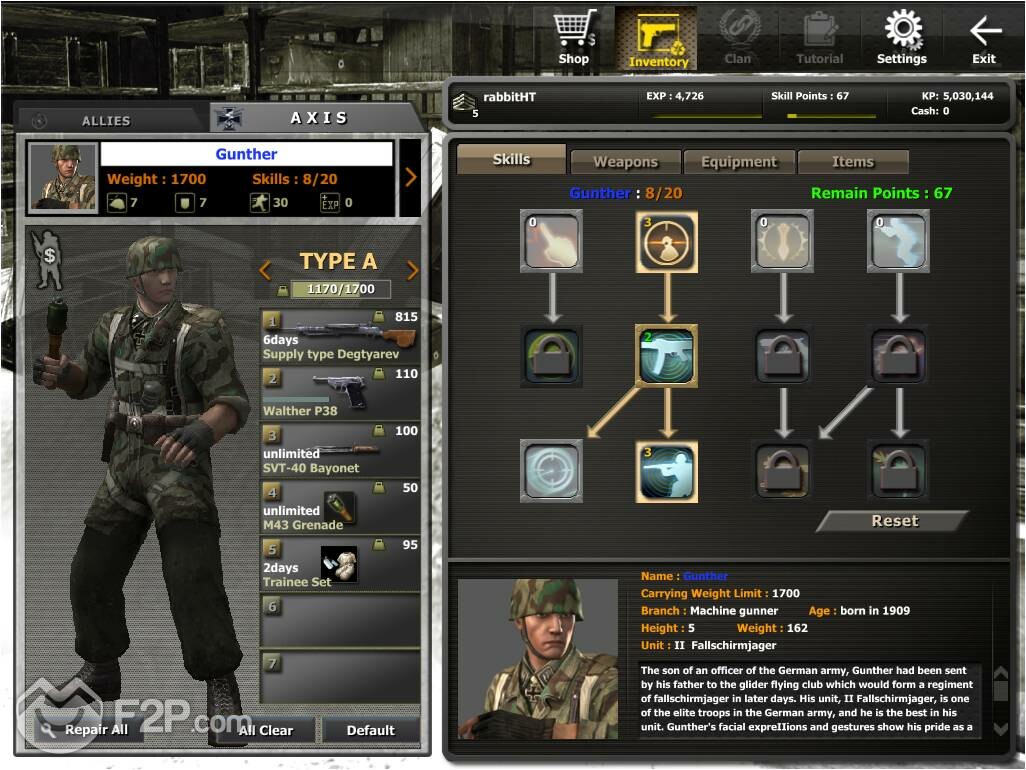This screenshot has width=1026, height=770.
Task: Select the Supply type Degtyarev slot
Action: coord(340,336)
